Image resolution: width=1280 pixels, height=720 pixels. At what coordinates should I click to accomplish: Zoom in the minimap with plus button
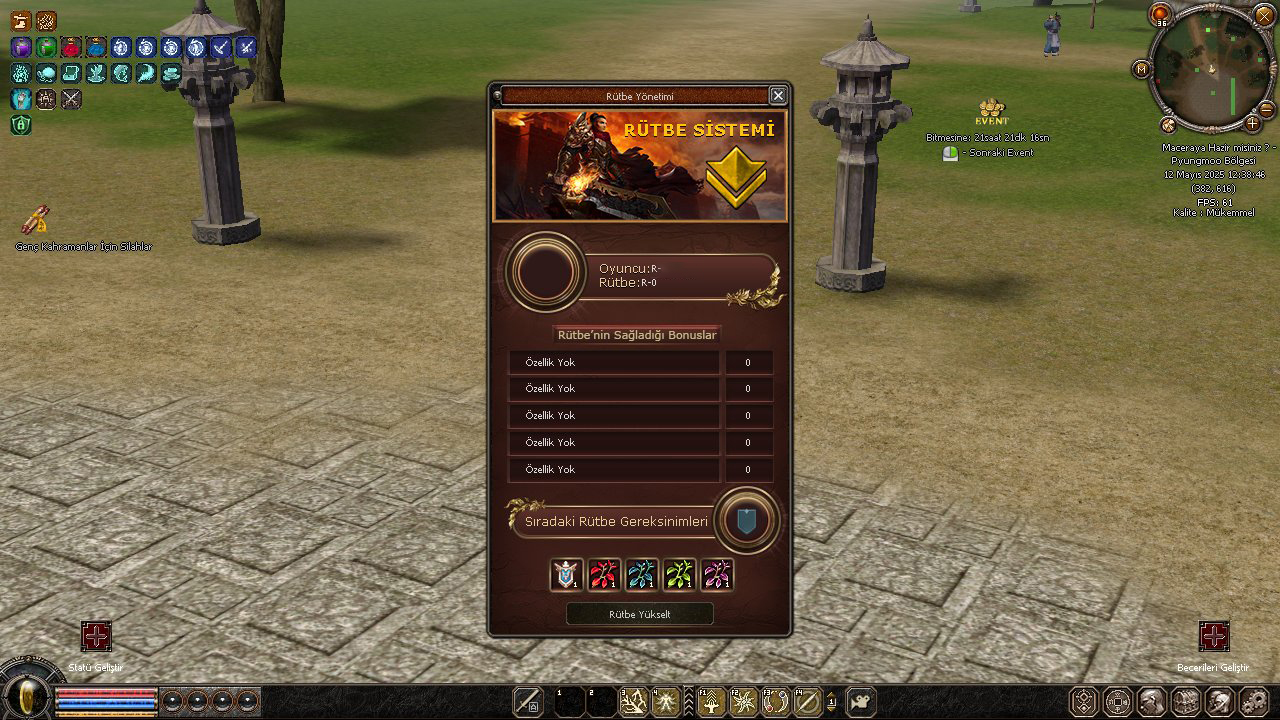point(1253,124)
